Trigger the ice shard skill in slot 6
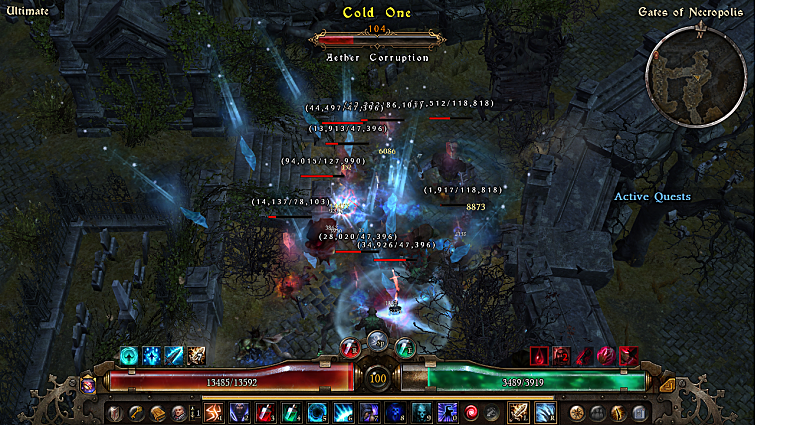The height and width of the screenshot is (425, 800). point(342,411)
